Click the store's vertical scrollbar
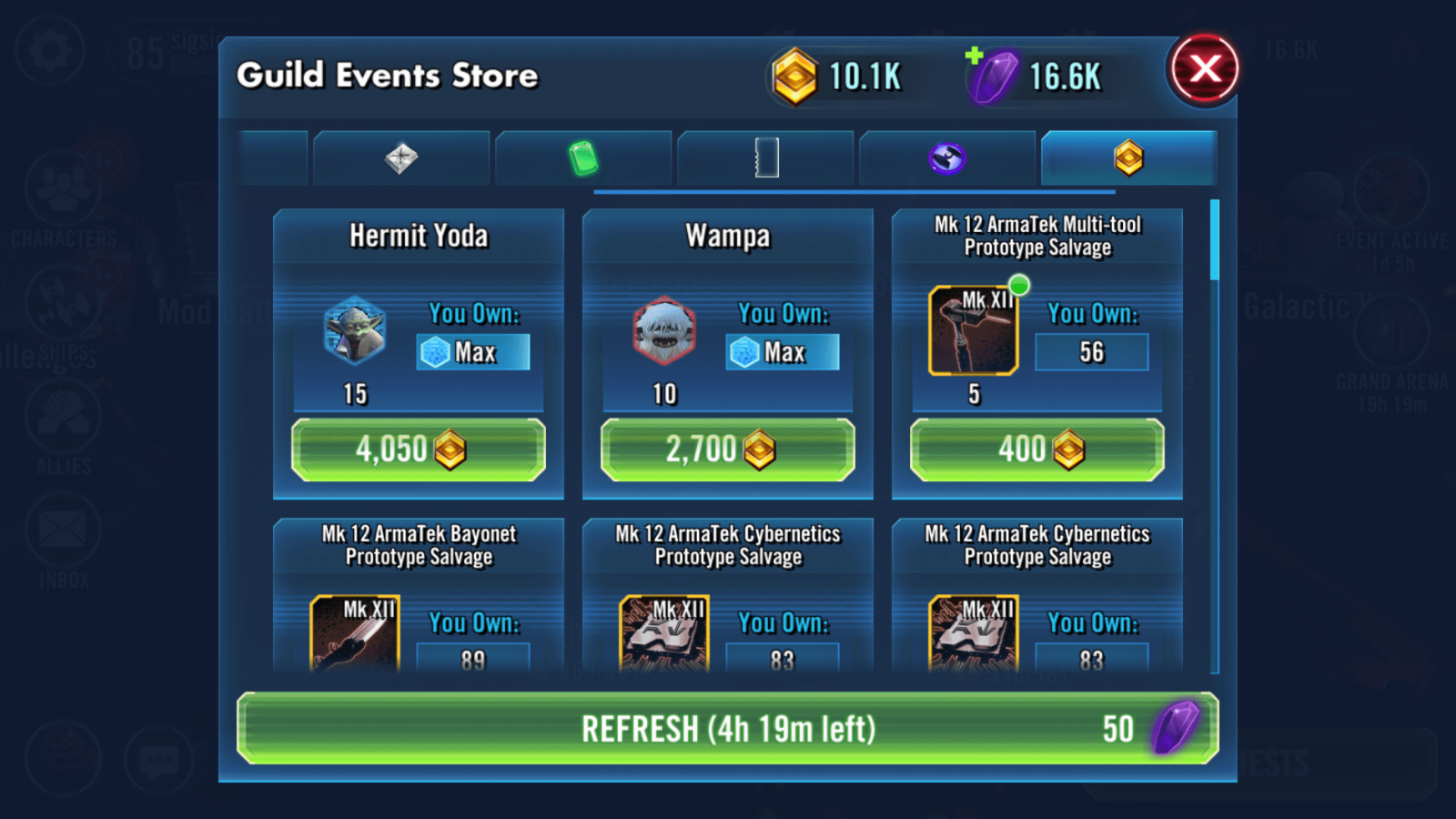This screenshot has height=819, width=1456. [1214, 240]
